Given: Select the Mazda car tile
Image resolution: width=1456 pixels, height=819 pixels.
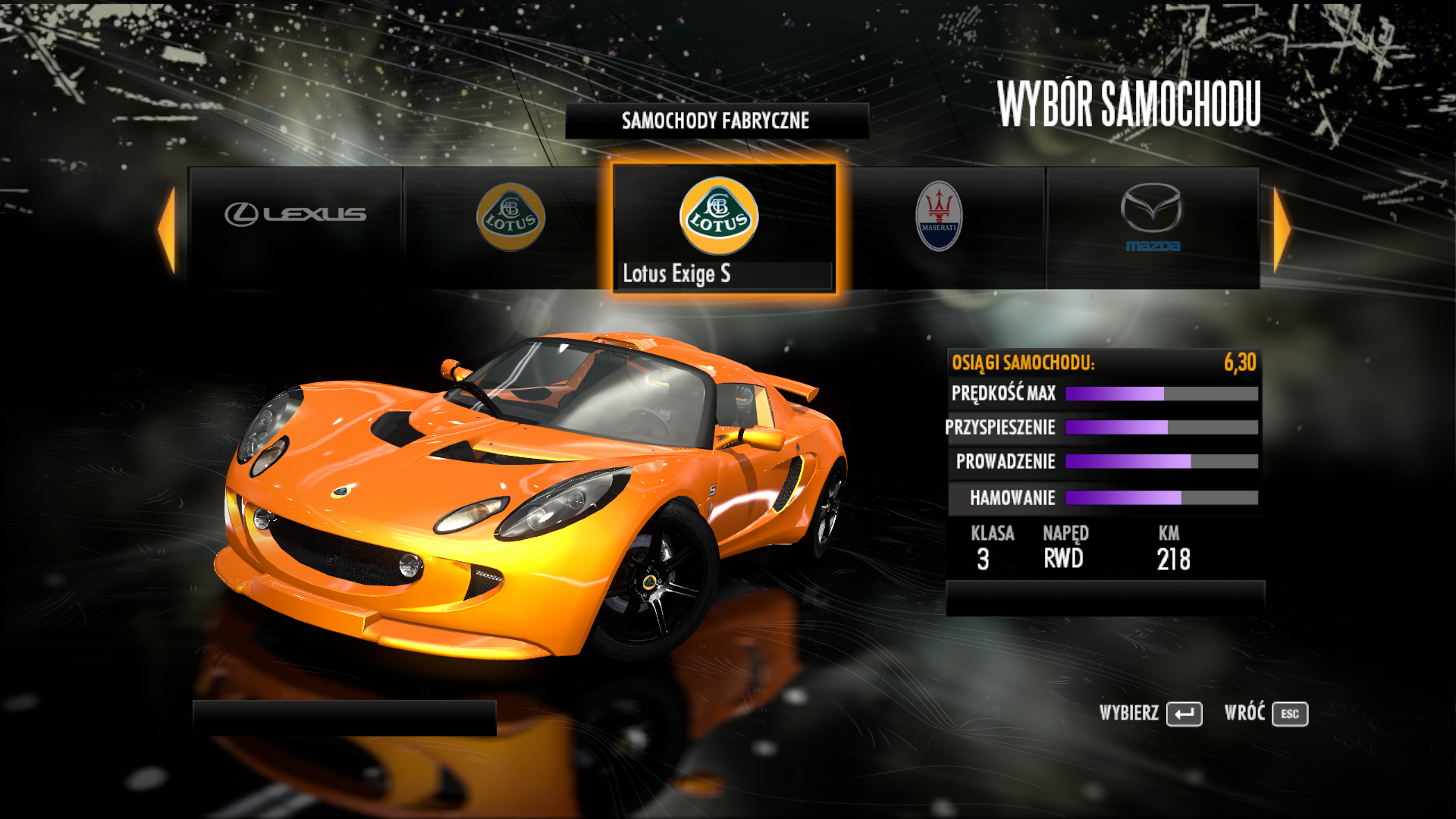Looking at the screenshot, I should (1152, 227).
